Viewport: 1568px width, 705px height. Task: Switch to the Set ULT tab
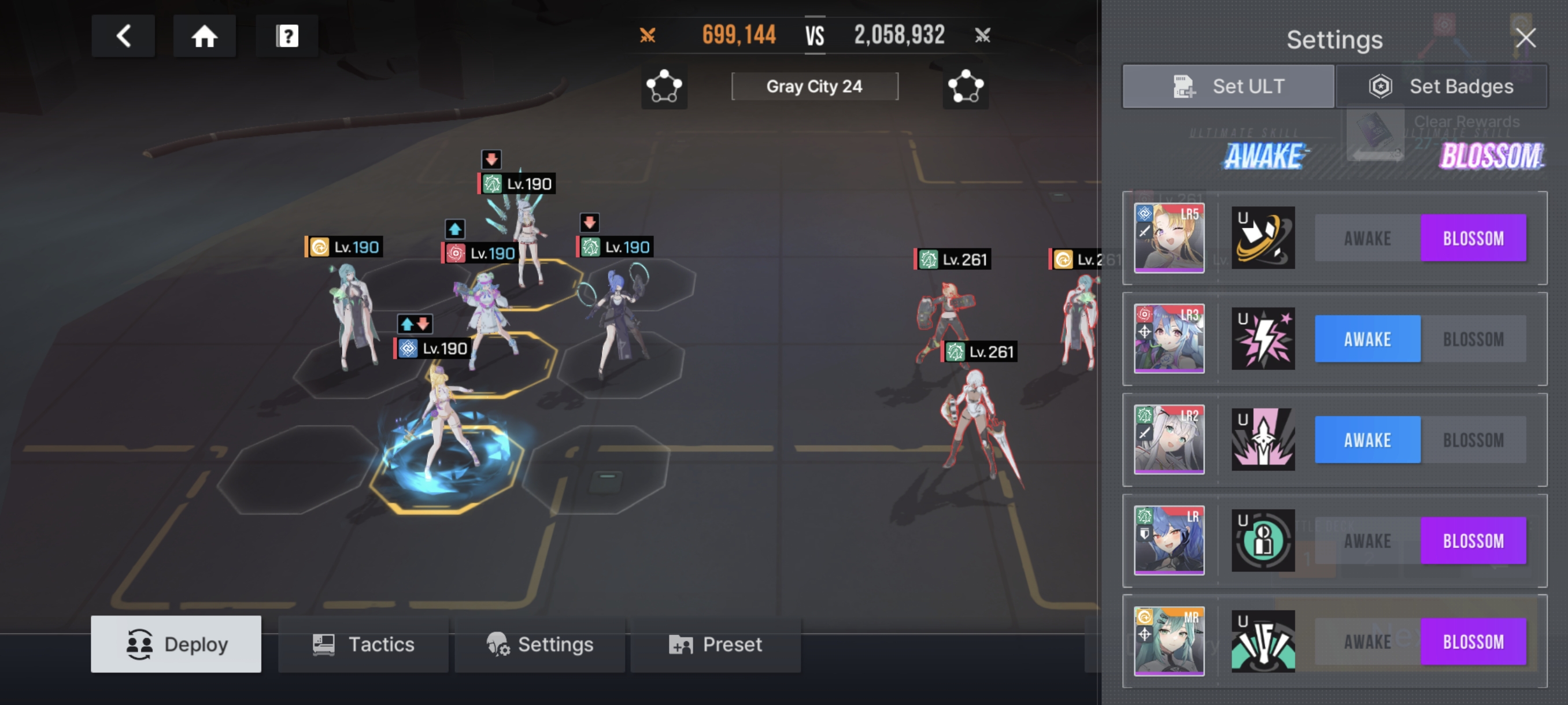point(1229,86)
